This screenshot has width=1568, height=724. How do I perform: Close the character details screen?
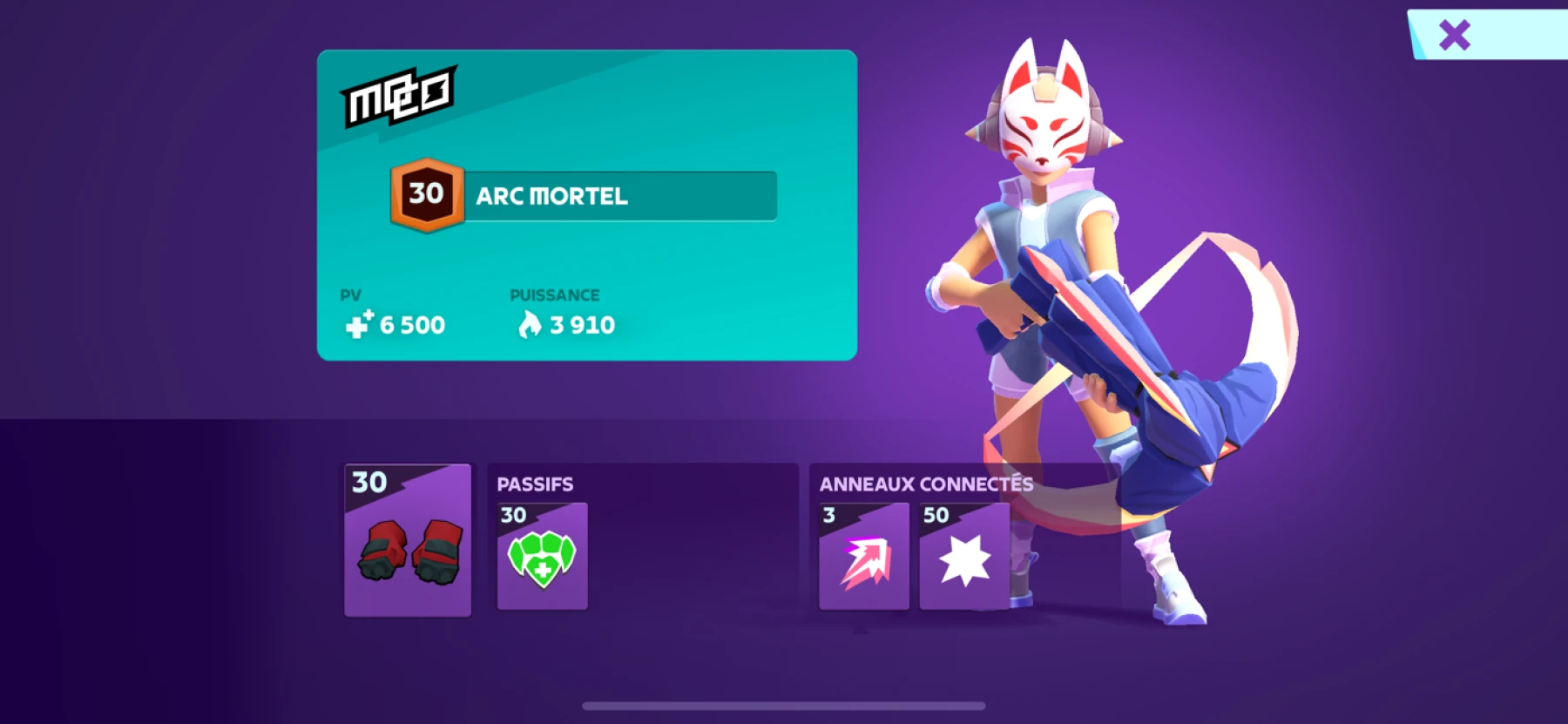click(x=1454, y=36)
